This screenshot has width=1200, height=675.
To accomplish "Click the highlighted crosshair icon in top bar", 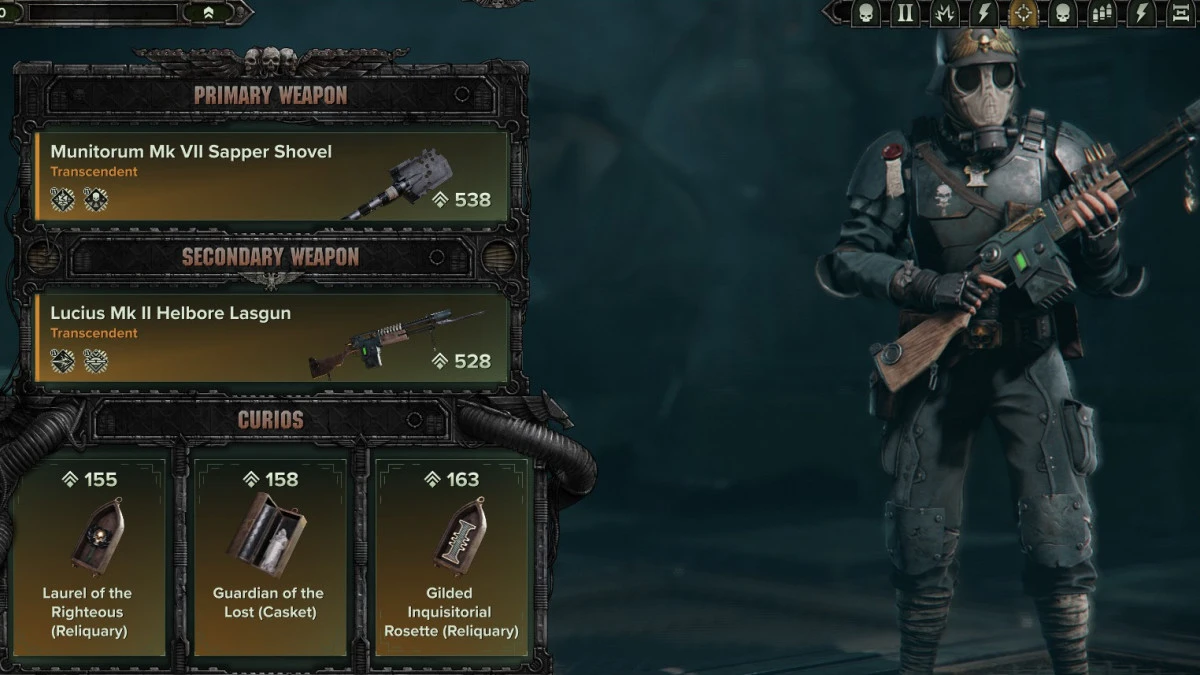I will pos(1022,13).
